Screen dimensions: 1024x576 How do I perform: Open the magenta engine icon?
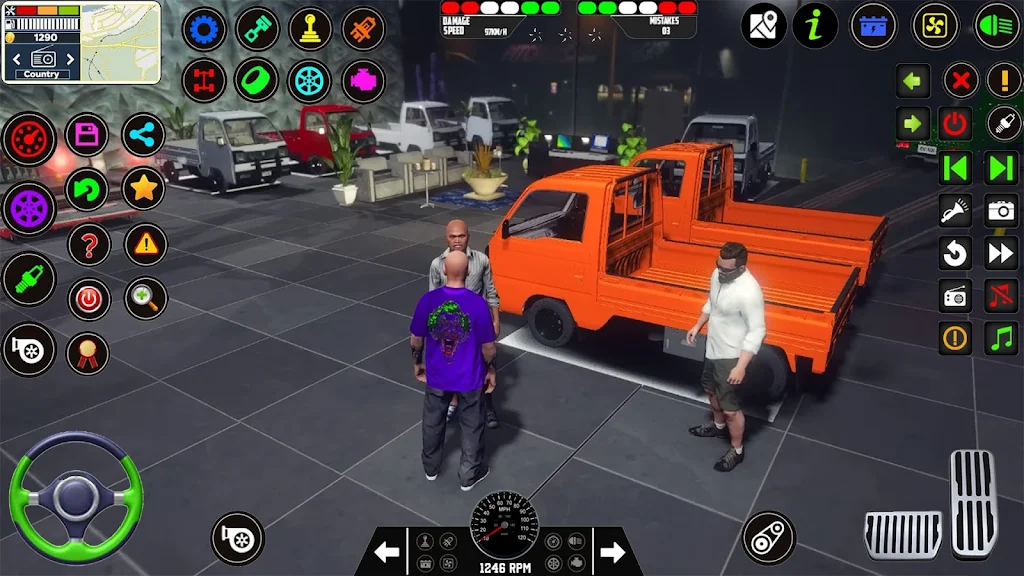point(363,81)
